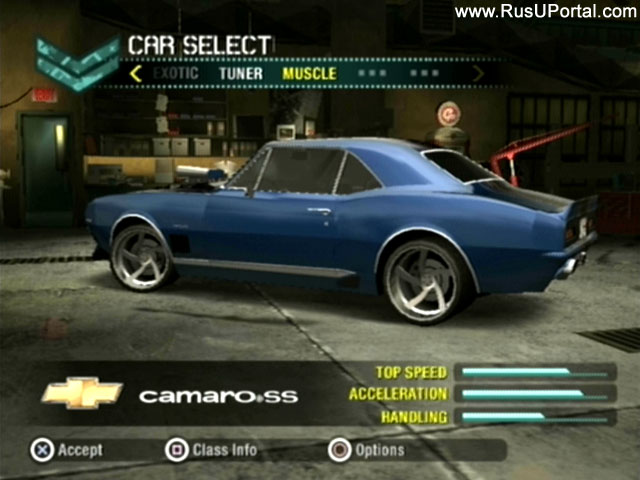
Task: Switch to the Exotic car class tab
Action: [176, 73]
